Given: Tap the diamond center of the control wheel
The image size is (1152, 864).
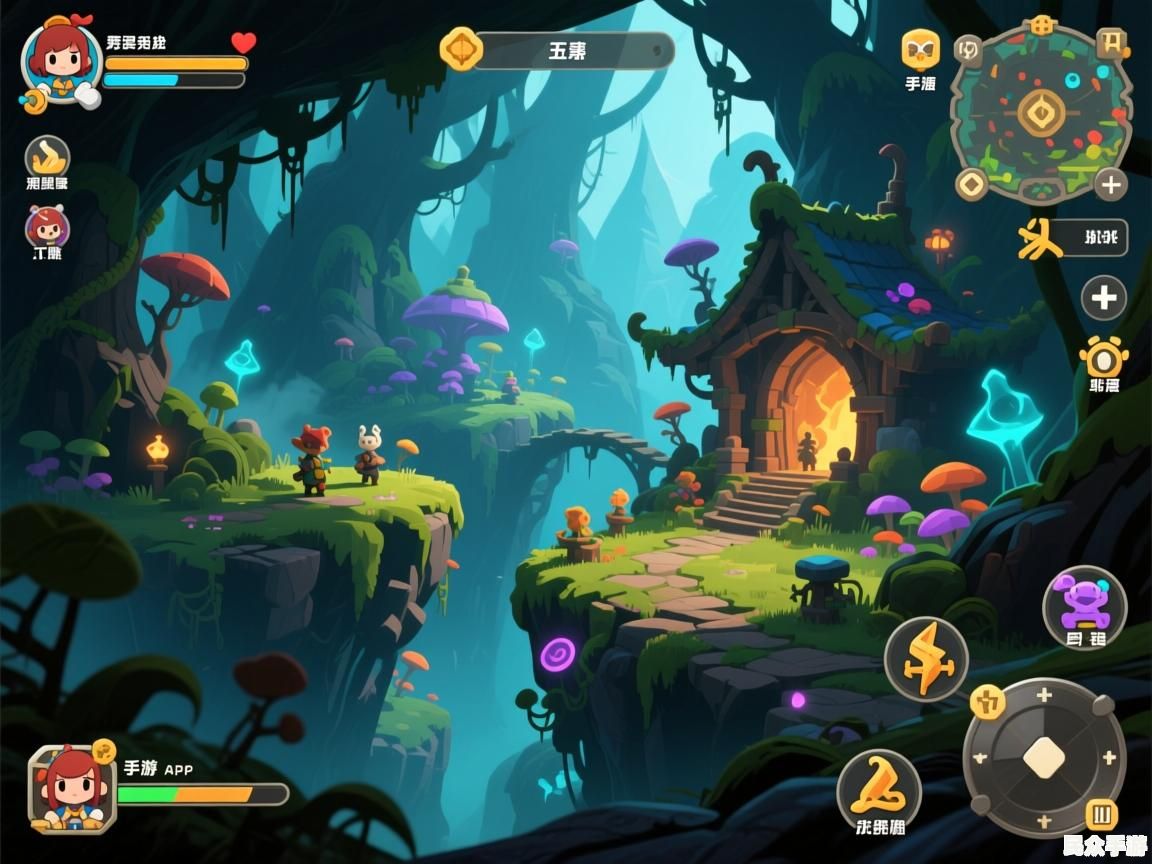Looking at the screenshot, I should (1044, 757).
